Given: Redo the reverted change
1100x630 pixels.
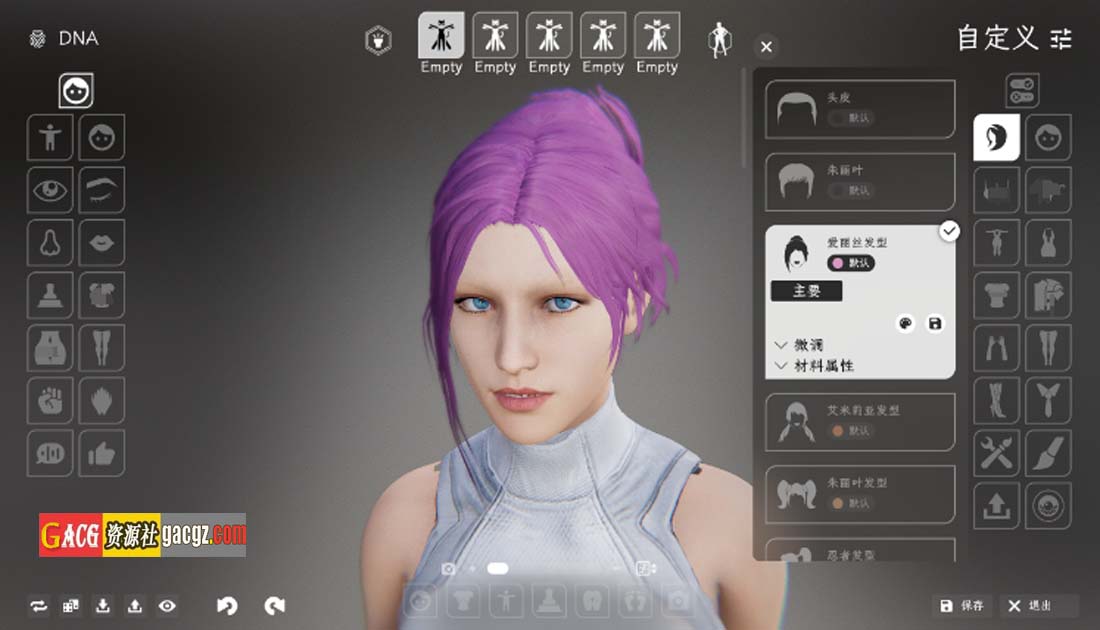Looking at the screenshot, I should (275, 605).
